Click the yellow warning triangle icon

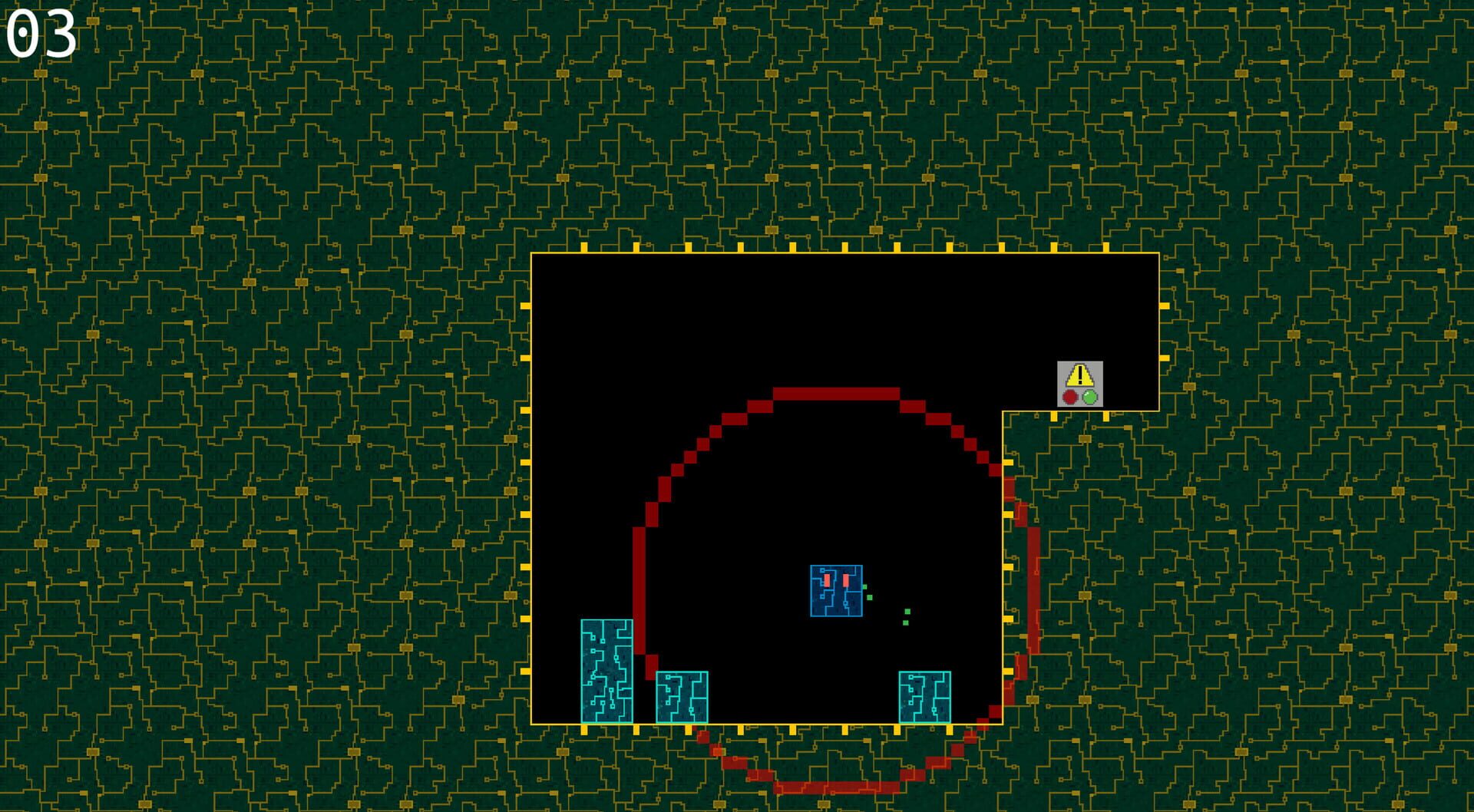[1079, 375]
